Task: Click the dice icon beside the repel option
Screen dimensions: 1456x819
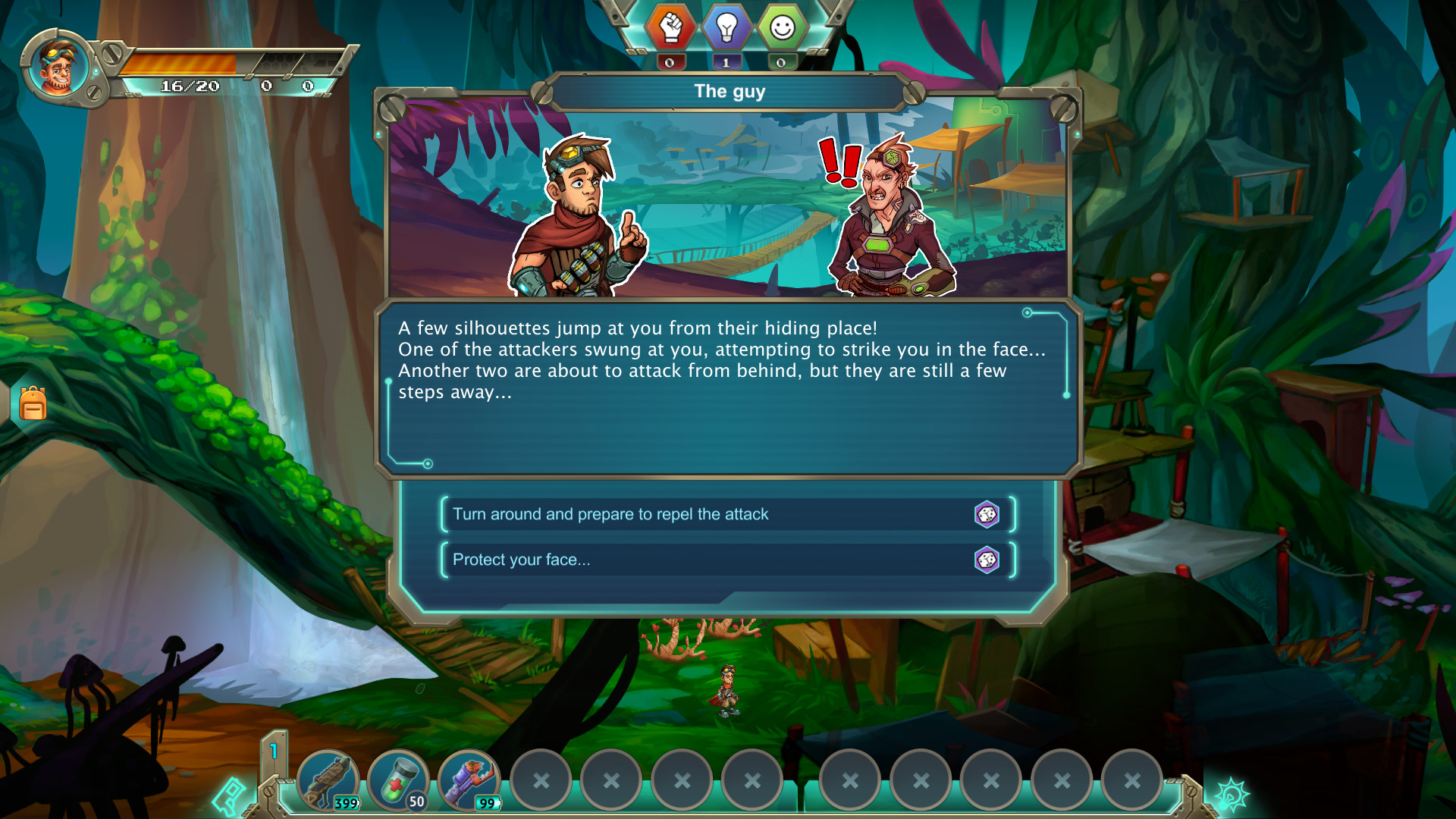Action: point(988,514)
